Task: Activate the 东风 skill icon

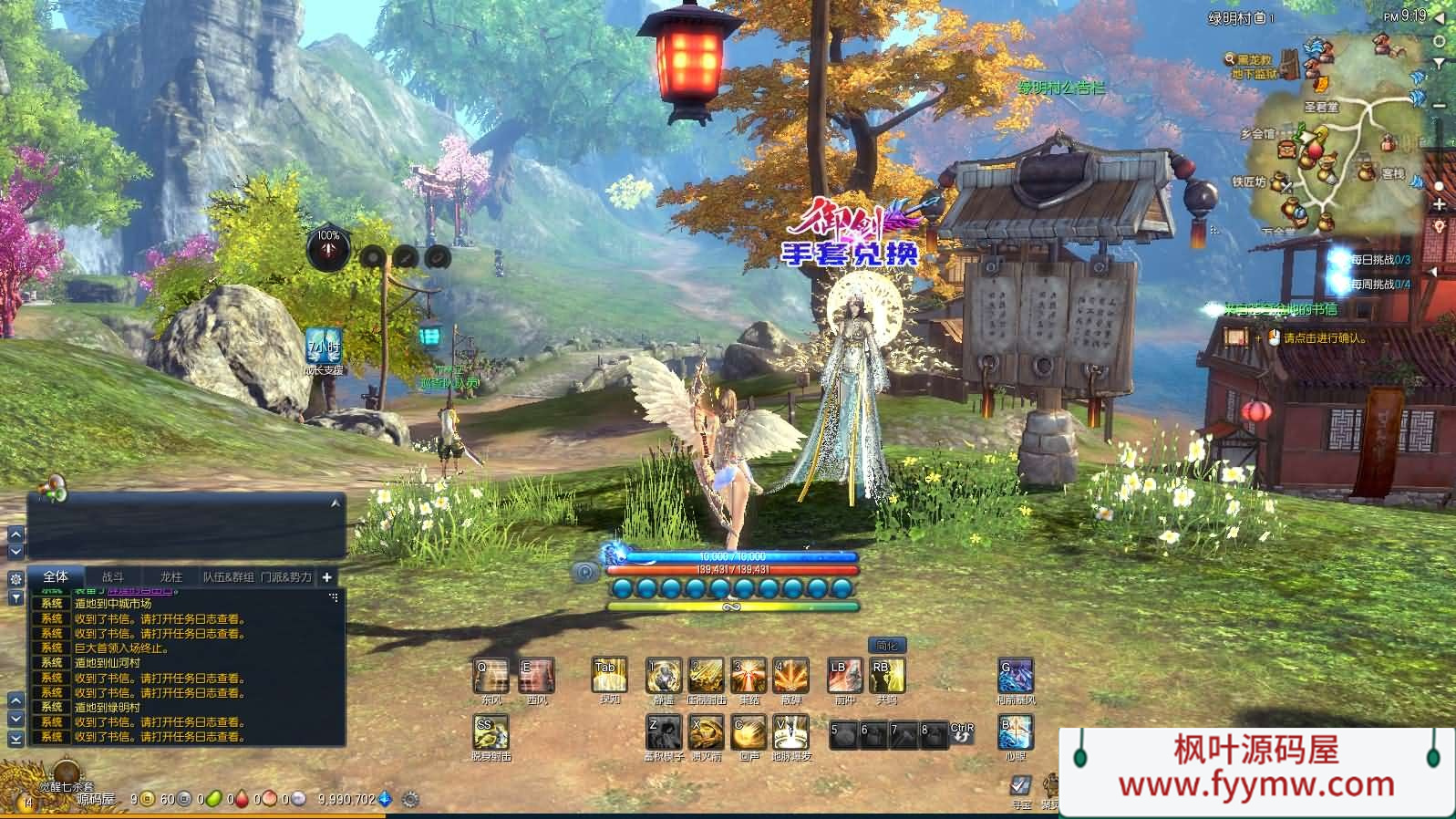Action: (491, 676)
